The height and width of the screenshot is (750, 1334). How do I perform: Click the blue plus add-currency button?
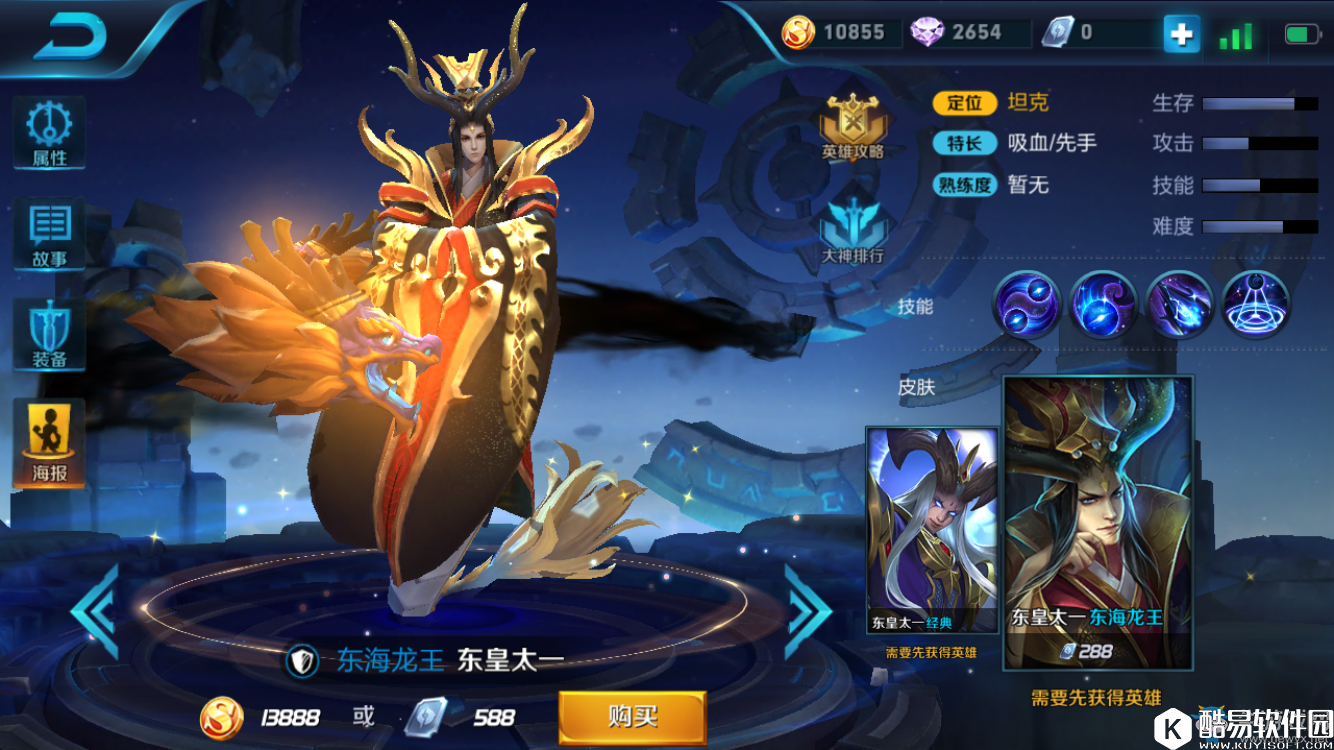click(x=1181, y=34)
